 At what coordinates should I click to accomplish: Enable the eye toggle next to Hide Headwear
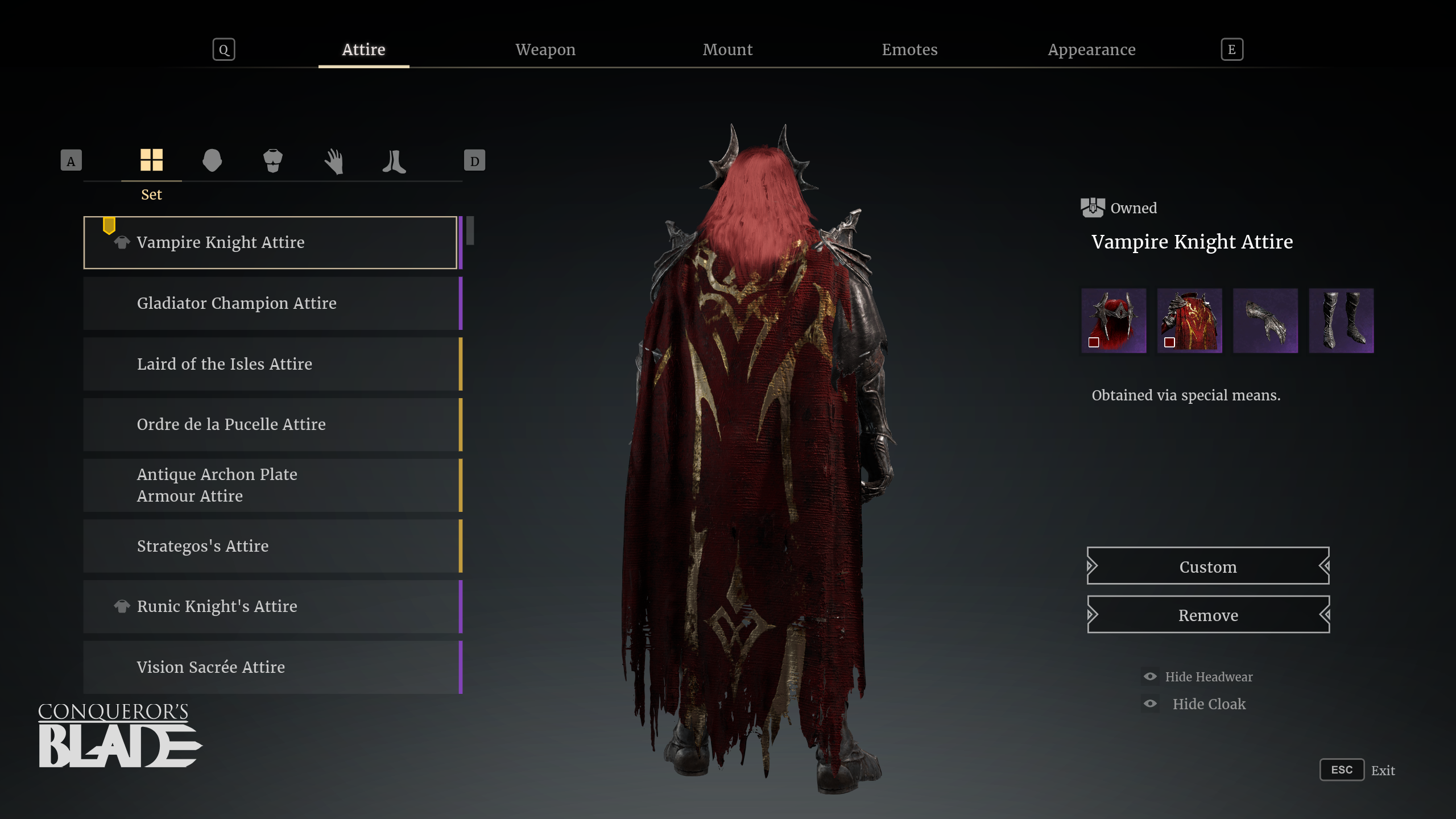pyautogui.click(x=1149, y=676)
